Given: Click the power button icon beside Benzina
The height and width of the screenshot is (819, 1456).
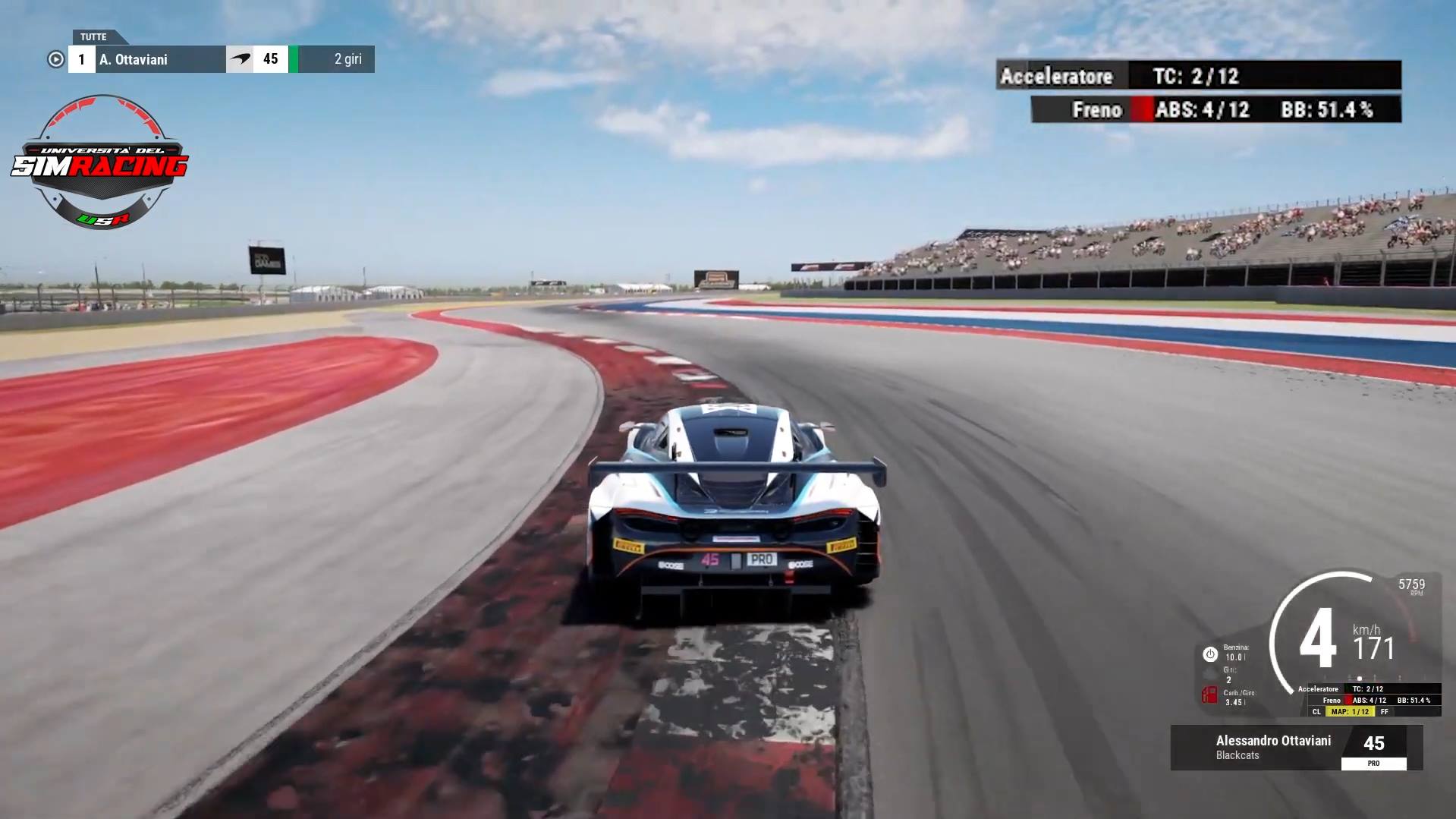Looking at the screenshot, I should (1211, 655).
